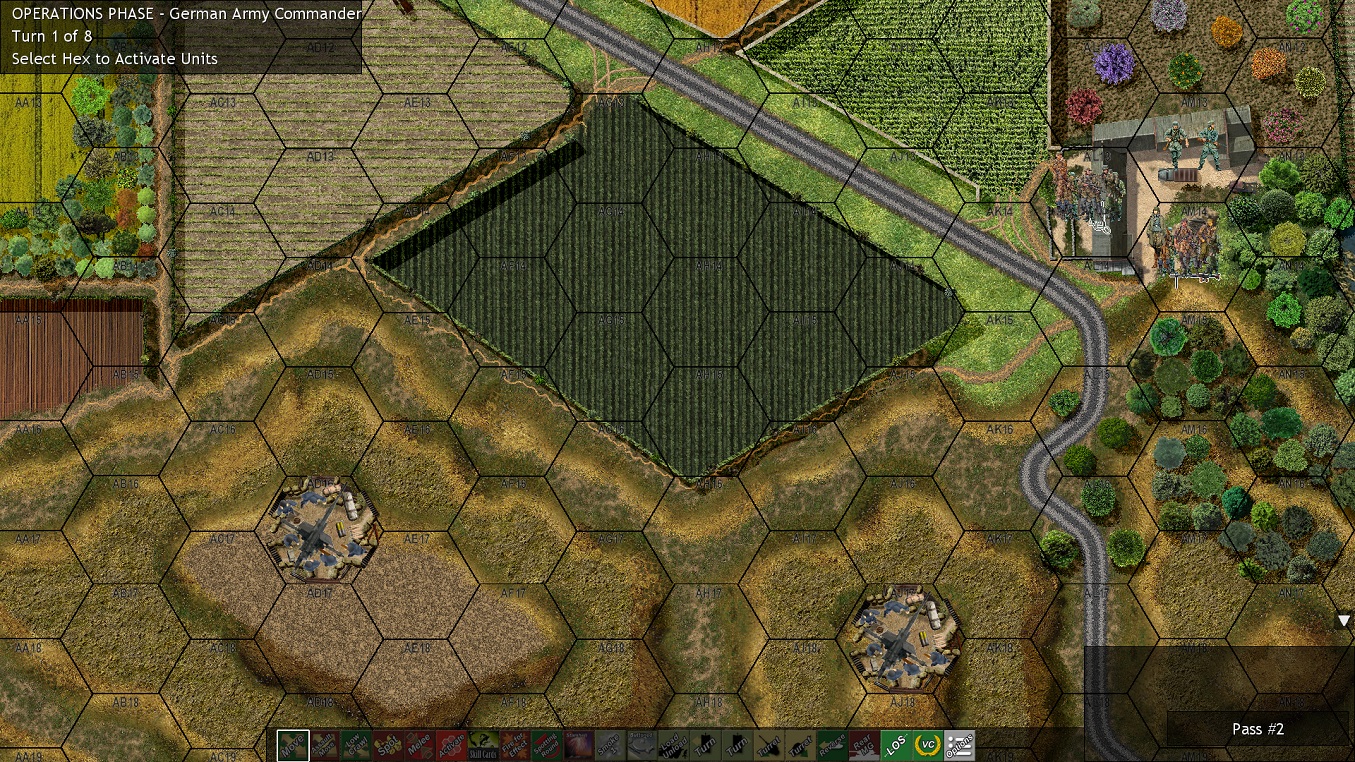Choose the Low Crawl action
Viewport: 1355px width, 762px height.
(356, 745)
